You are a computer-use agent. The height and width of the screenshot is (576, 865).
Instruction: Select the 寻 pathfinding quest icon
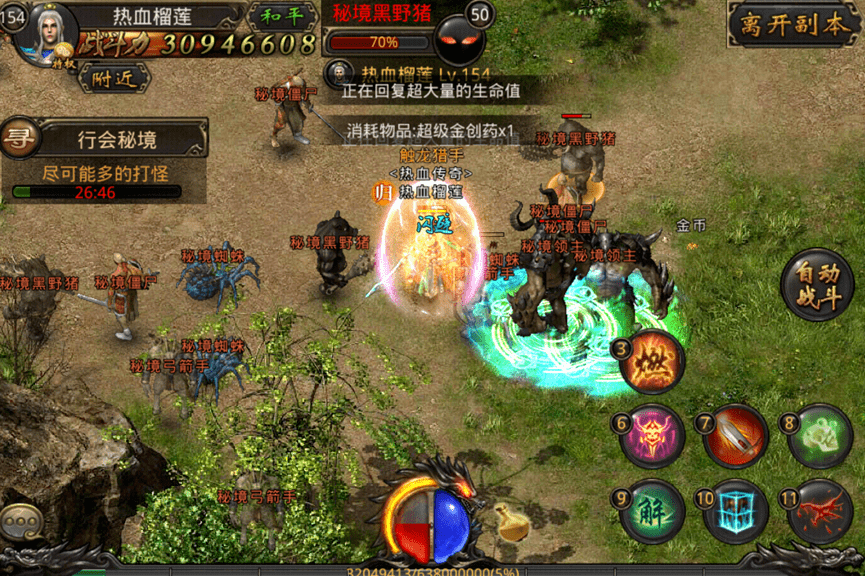coord(18,138)
